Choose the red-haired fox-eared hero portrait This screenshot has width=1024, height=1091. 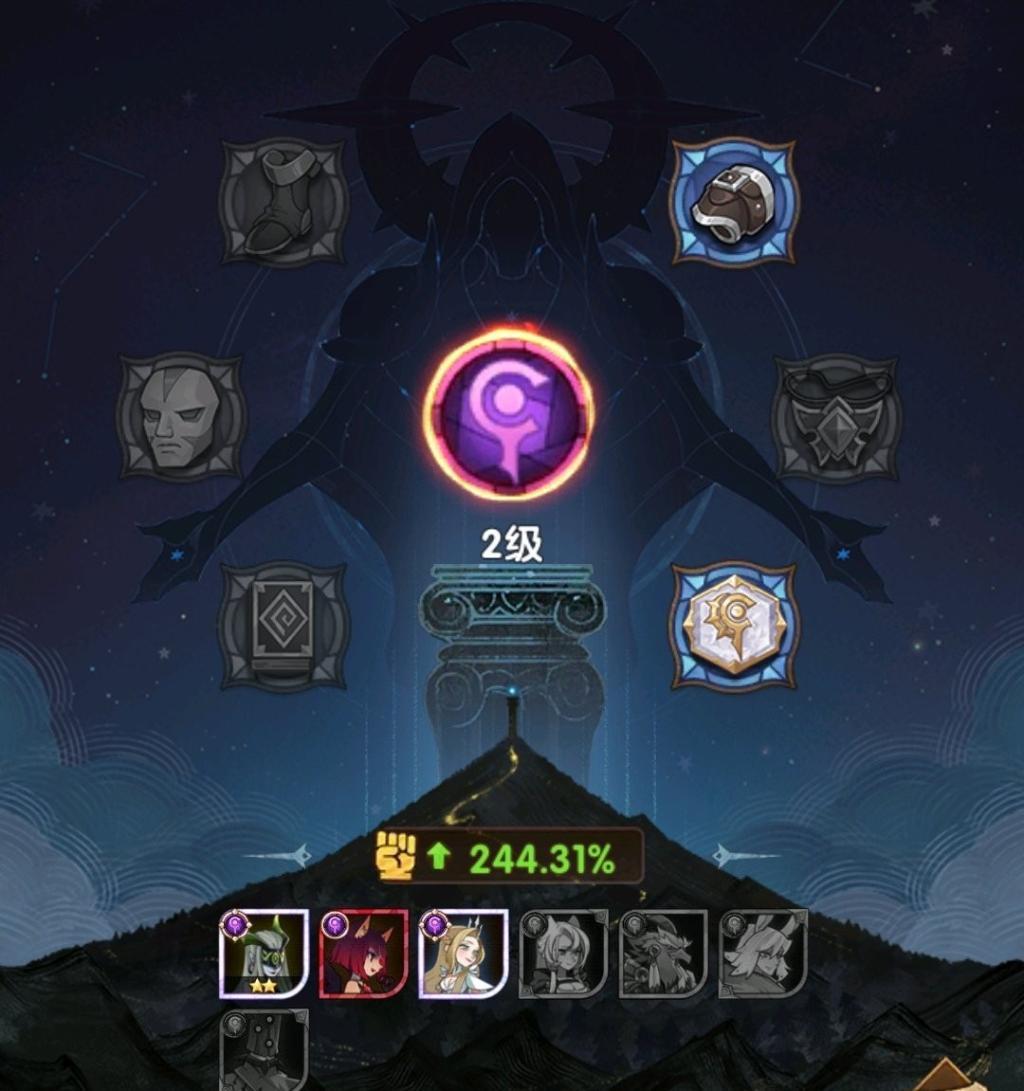[363, 954]
